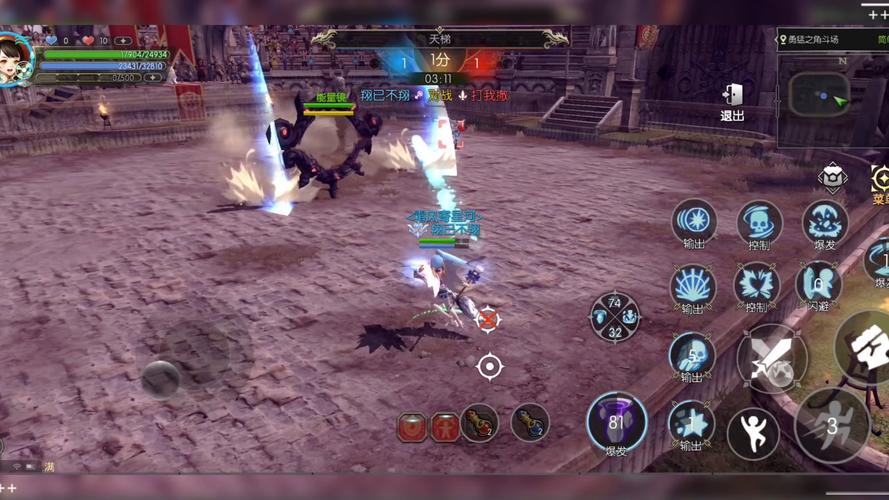Image resolution: width=889 pixels, height=500 pixels.
Task: Use the blue gourd mana potion
Action: click(x=530, y=423)
